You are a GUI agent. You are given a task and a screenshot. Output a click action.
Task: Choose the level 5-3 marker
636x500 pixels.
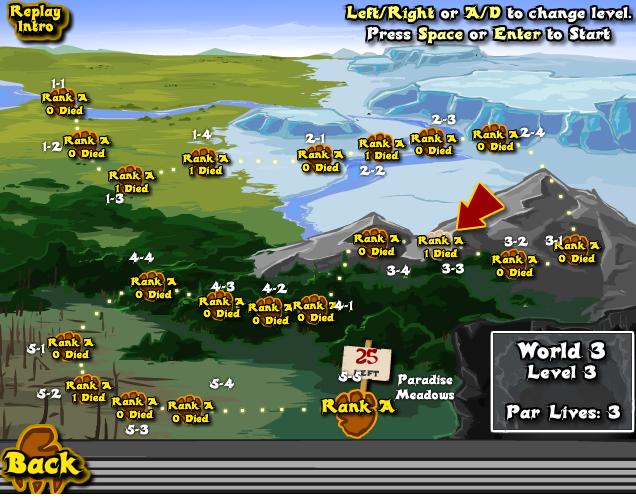[x=133, y=408]
